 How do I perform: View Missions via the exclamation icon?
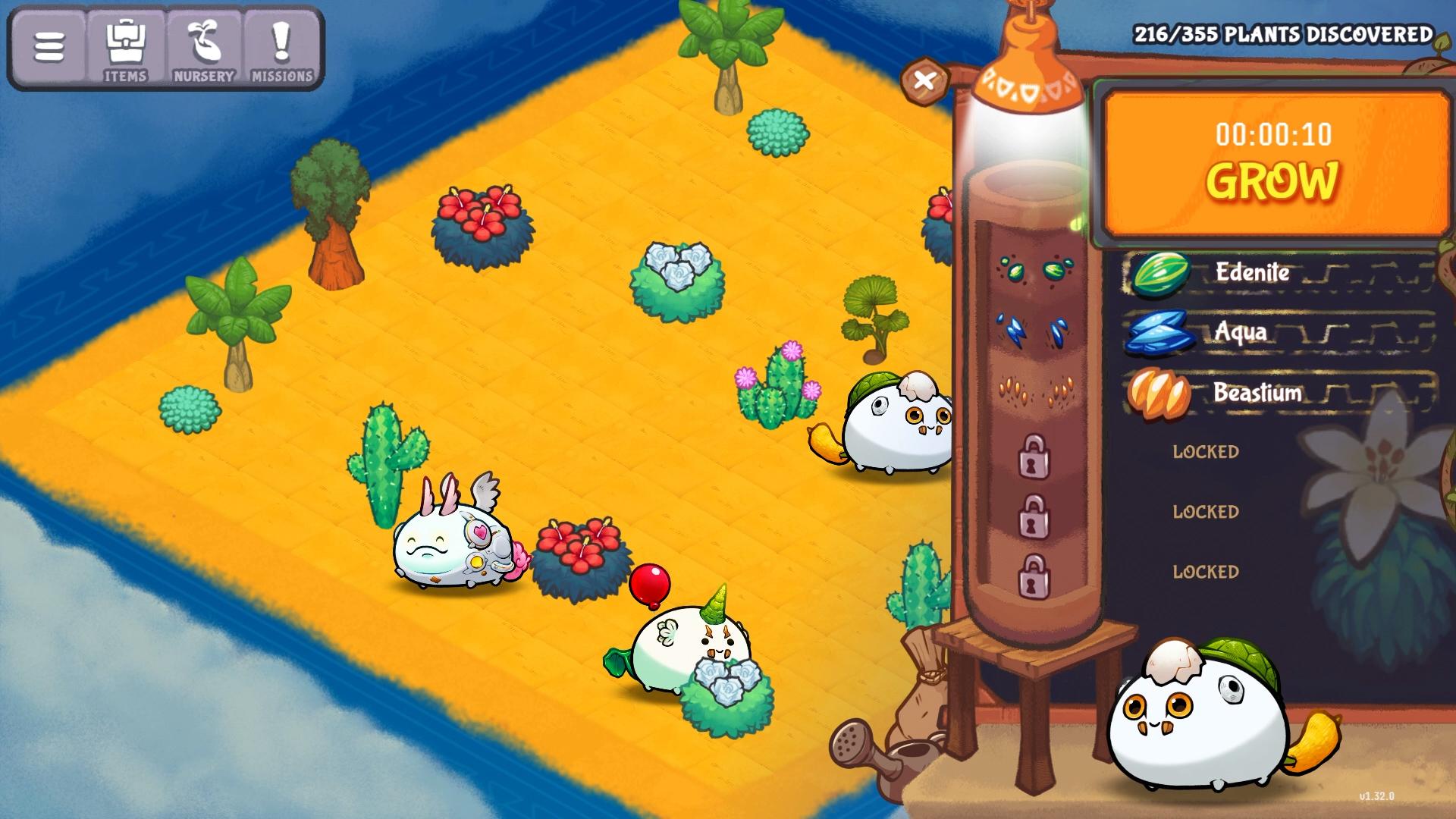(x=281, y=47)
